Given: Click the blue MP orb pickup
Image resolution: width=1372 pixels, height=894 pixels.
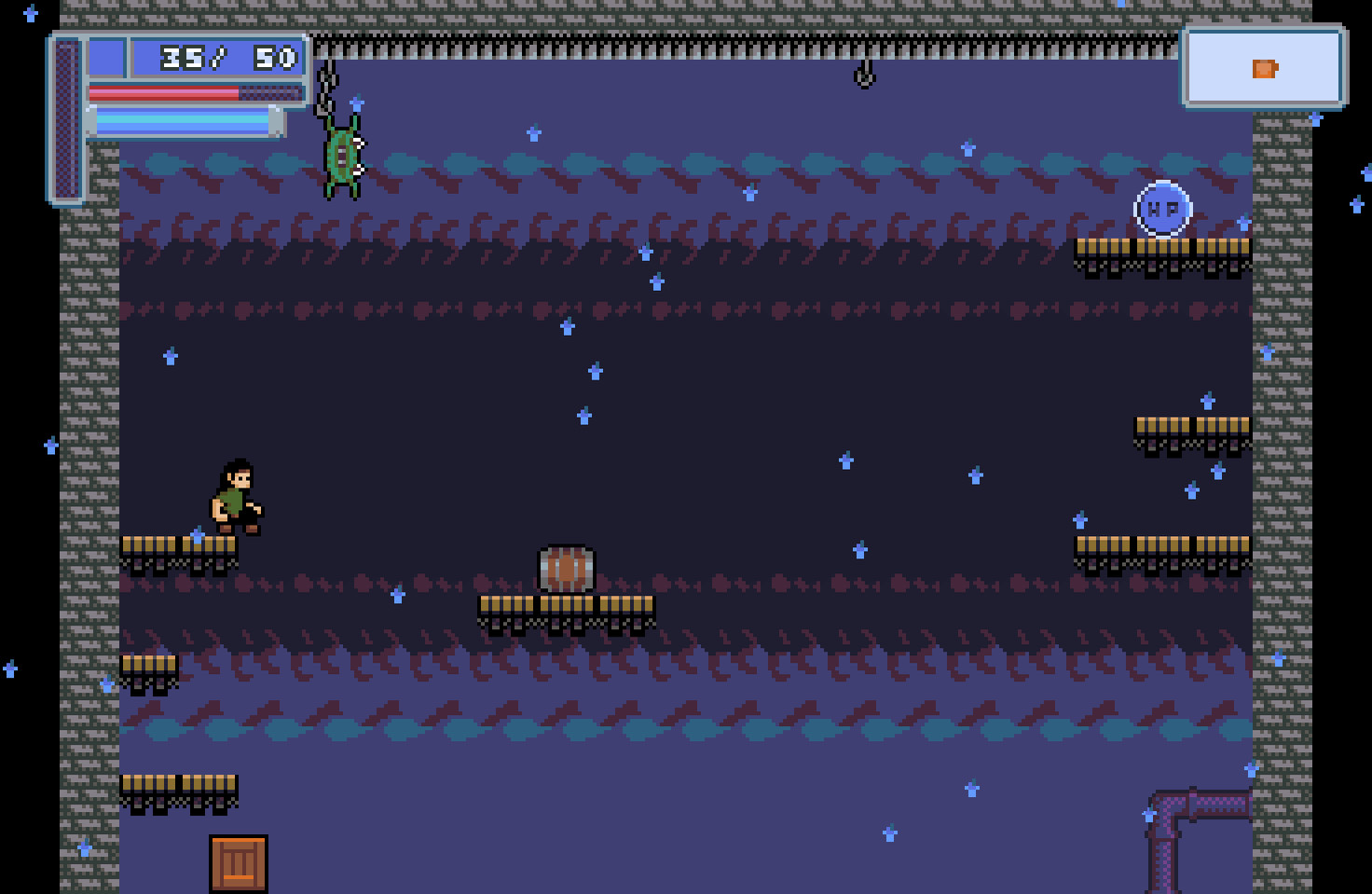Looking at the screenshot, I should (1161, 210).
